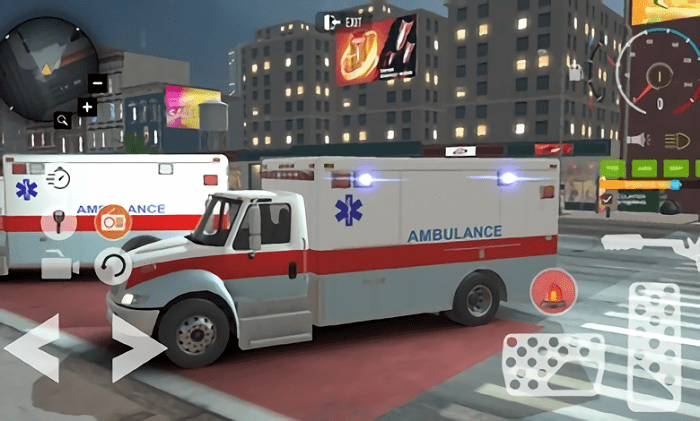Zoom out the minimap with minus button
The width and height of the screenshot is (700, 421).
point(97,84)
